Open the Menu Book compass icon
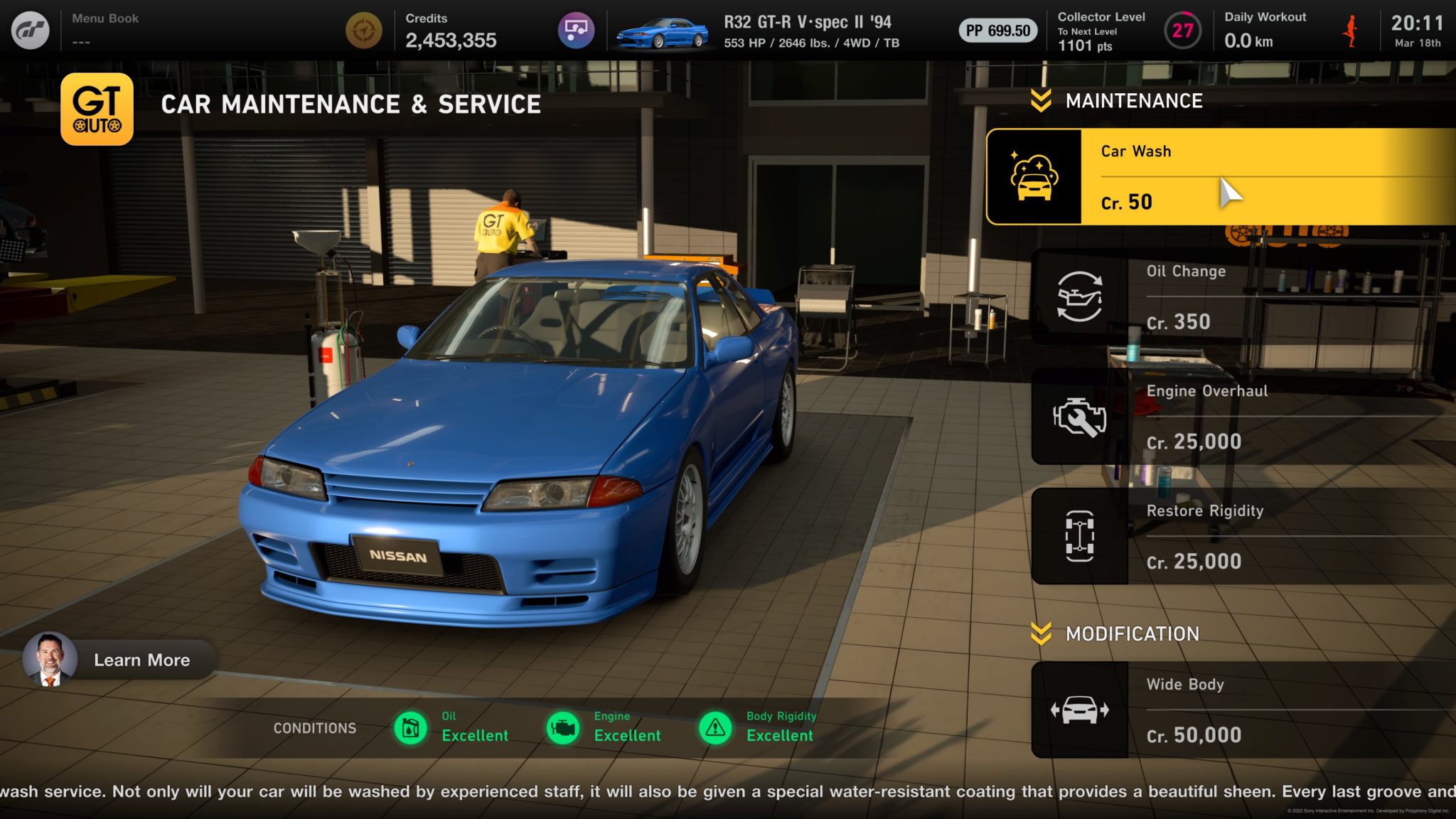This screenshot has width=1456, height=819. point(363,31)
